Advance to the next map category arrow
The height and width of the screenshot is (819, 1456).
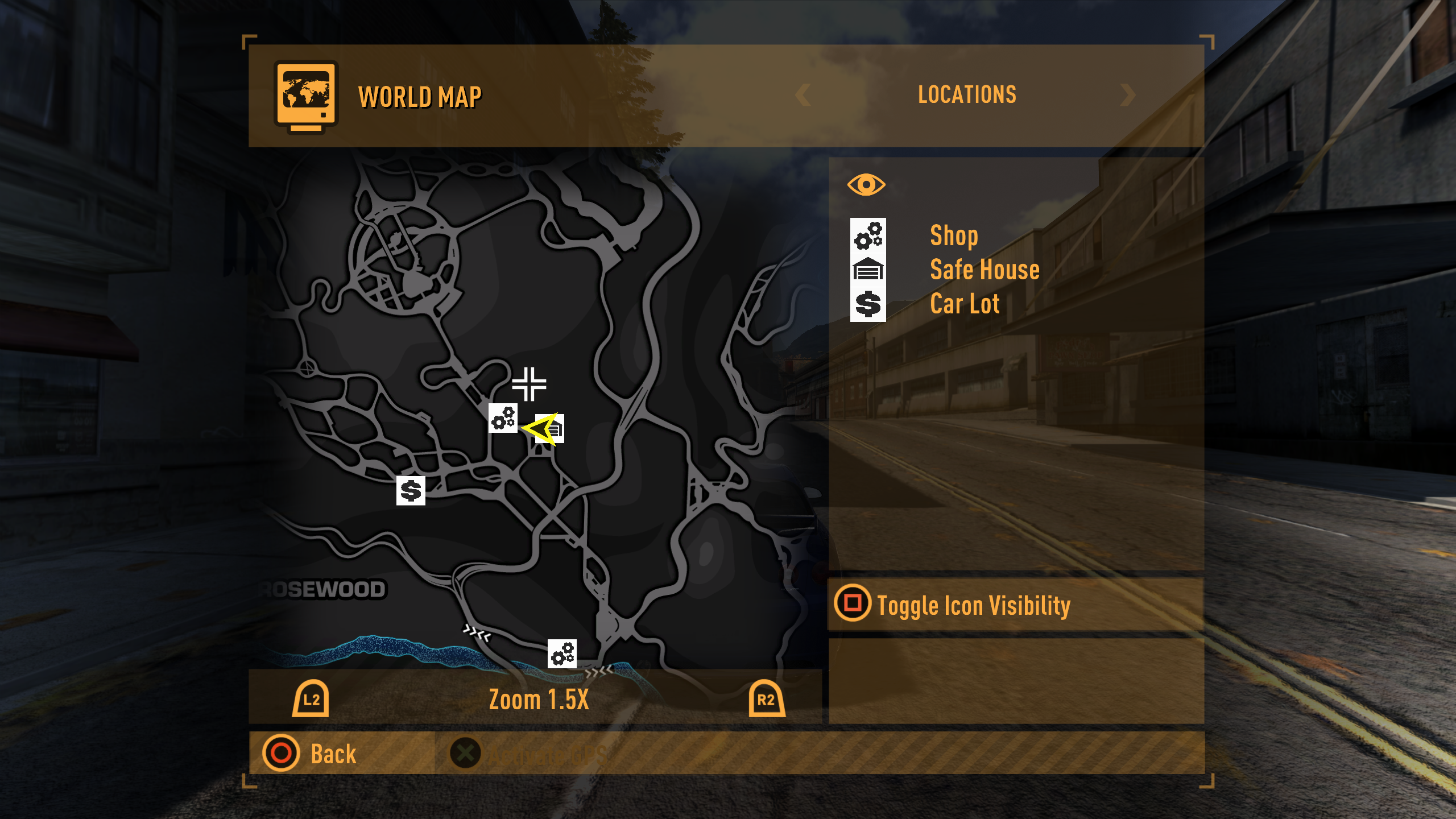pos(1127,95)
